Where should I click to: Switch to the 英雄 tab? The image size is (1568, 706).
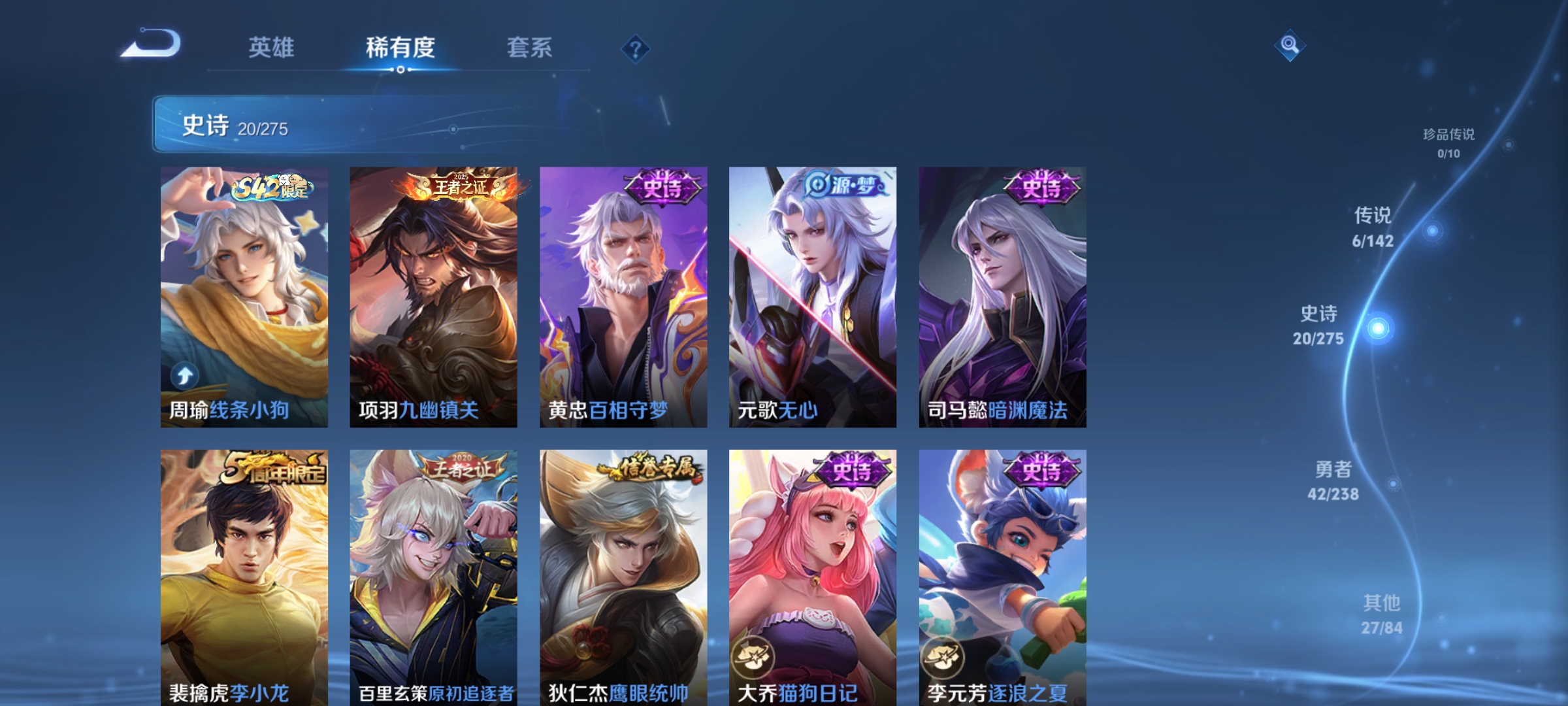pos(272,47)
